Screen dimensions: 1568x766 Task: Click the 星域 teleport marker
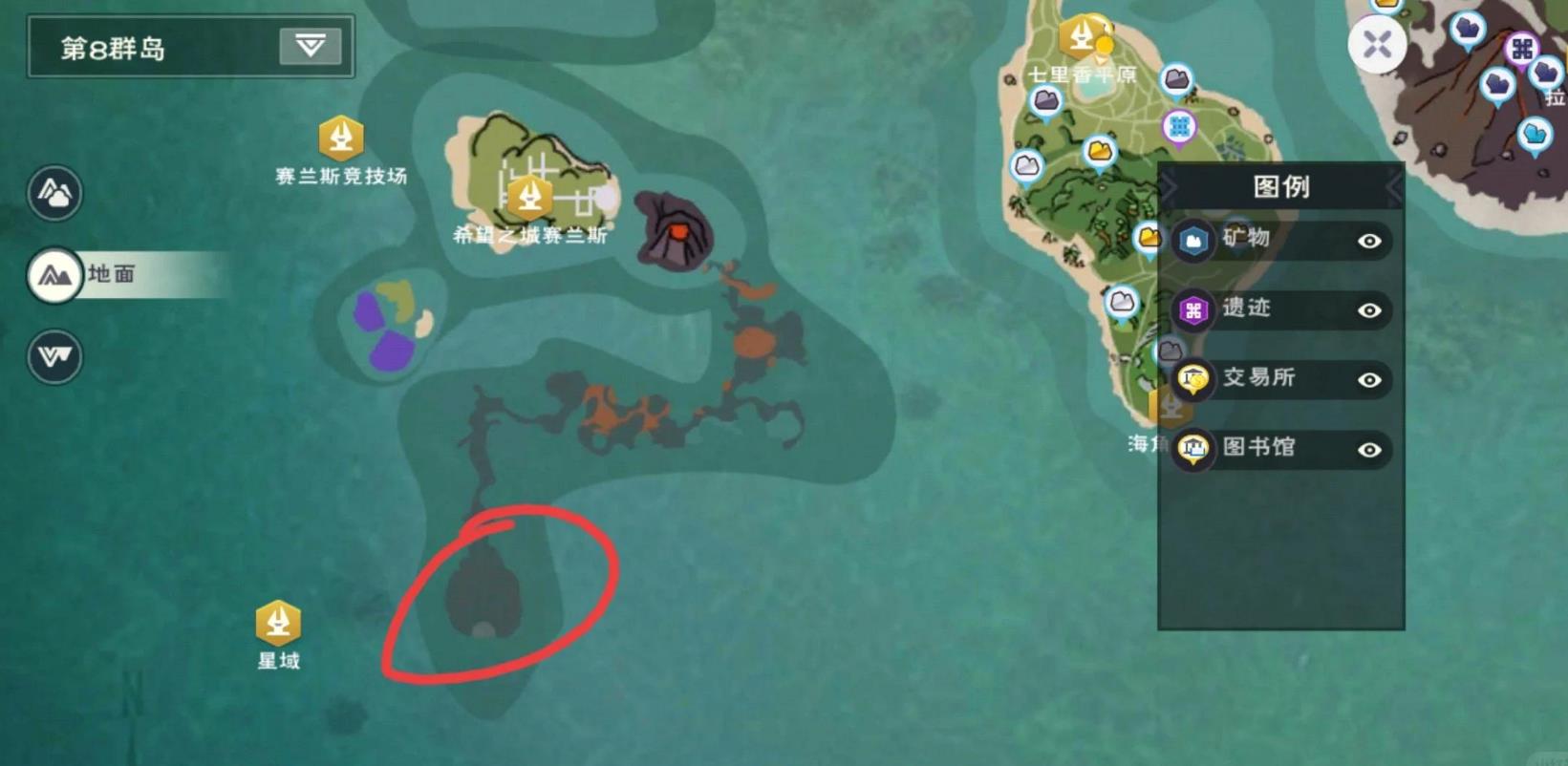pos(278,623)
